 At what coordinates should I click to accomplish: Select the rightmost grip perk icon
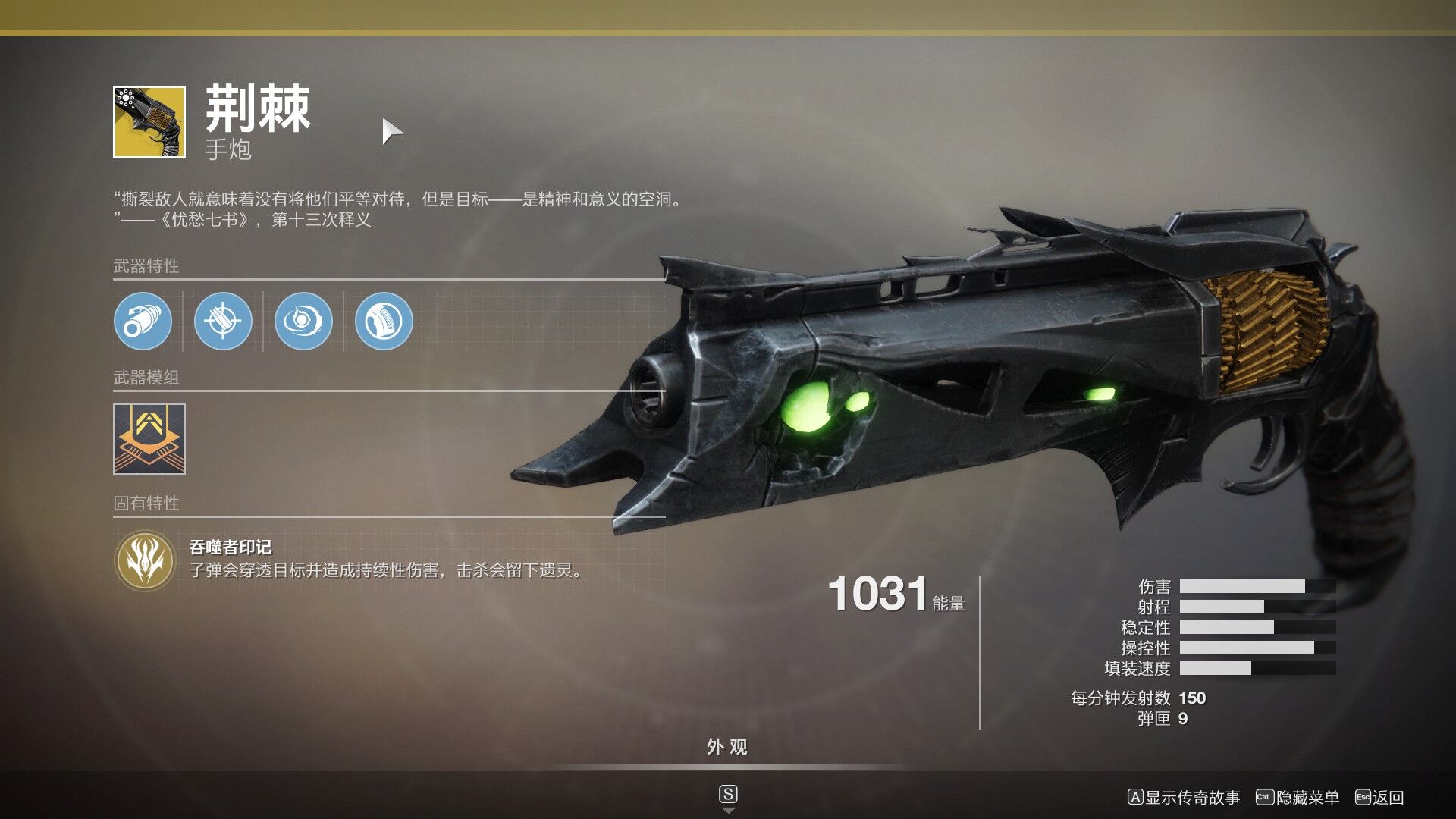pyautogui.click(x=383, y=322)
